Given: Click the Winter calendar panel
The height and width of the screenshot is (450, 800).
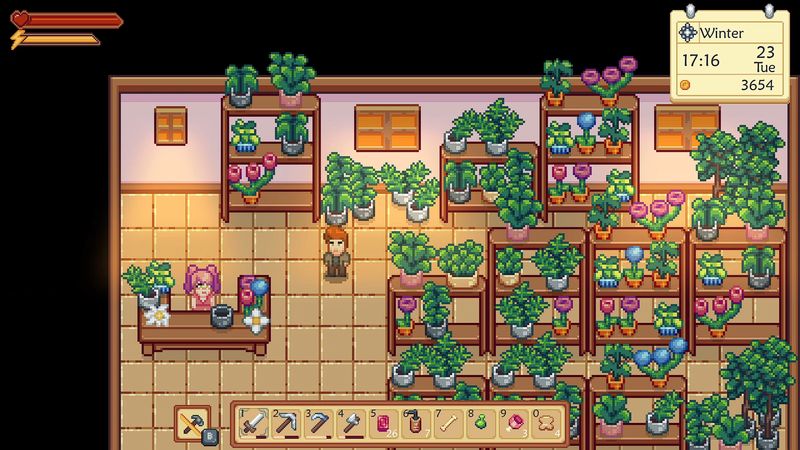Looking at the screenshot, I should pos(730,55).
